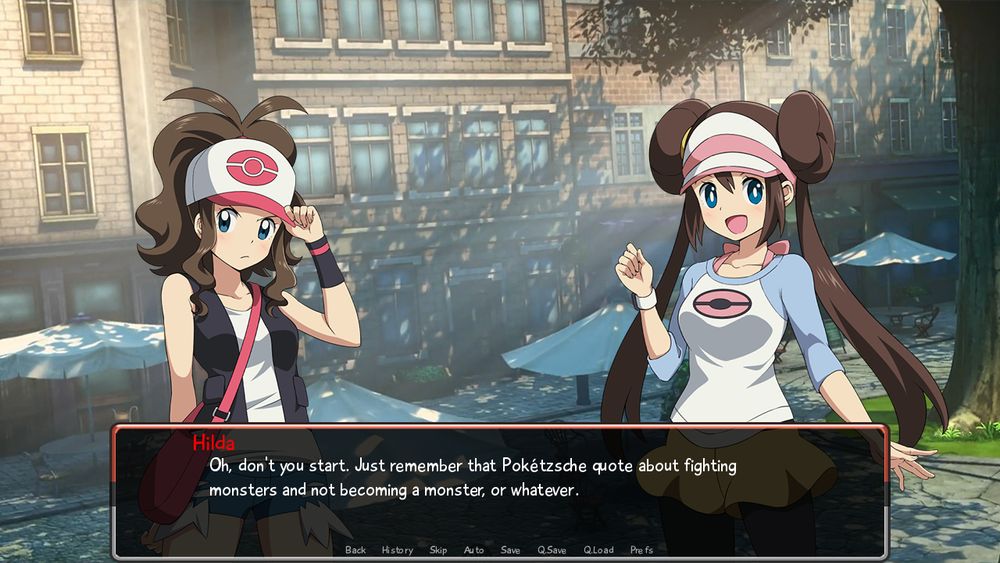Open the Prefs settings menu
This screenshot has width=1000, height=563.
[642, 550]
